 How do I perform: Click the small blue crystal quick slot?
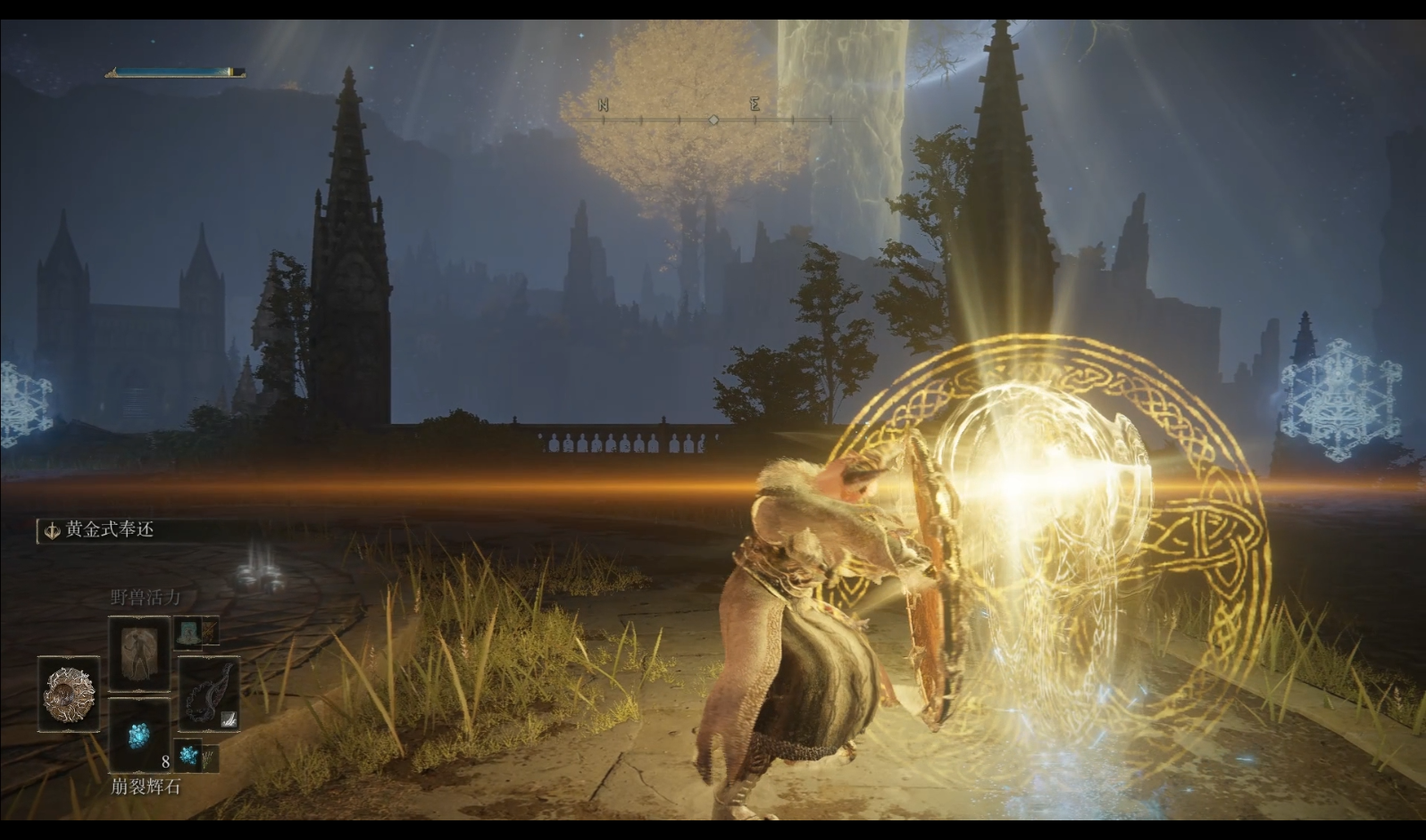[188, 755]
